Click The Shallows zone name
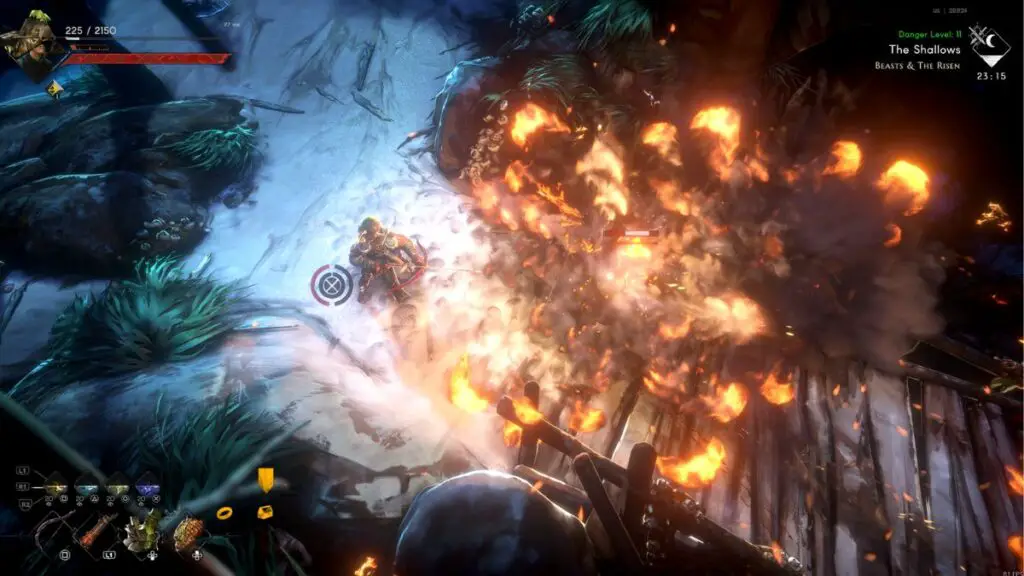Screen dimensions: 1024x576 [x=924, y=49]
